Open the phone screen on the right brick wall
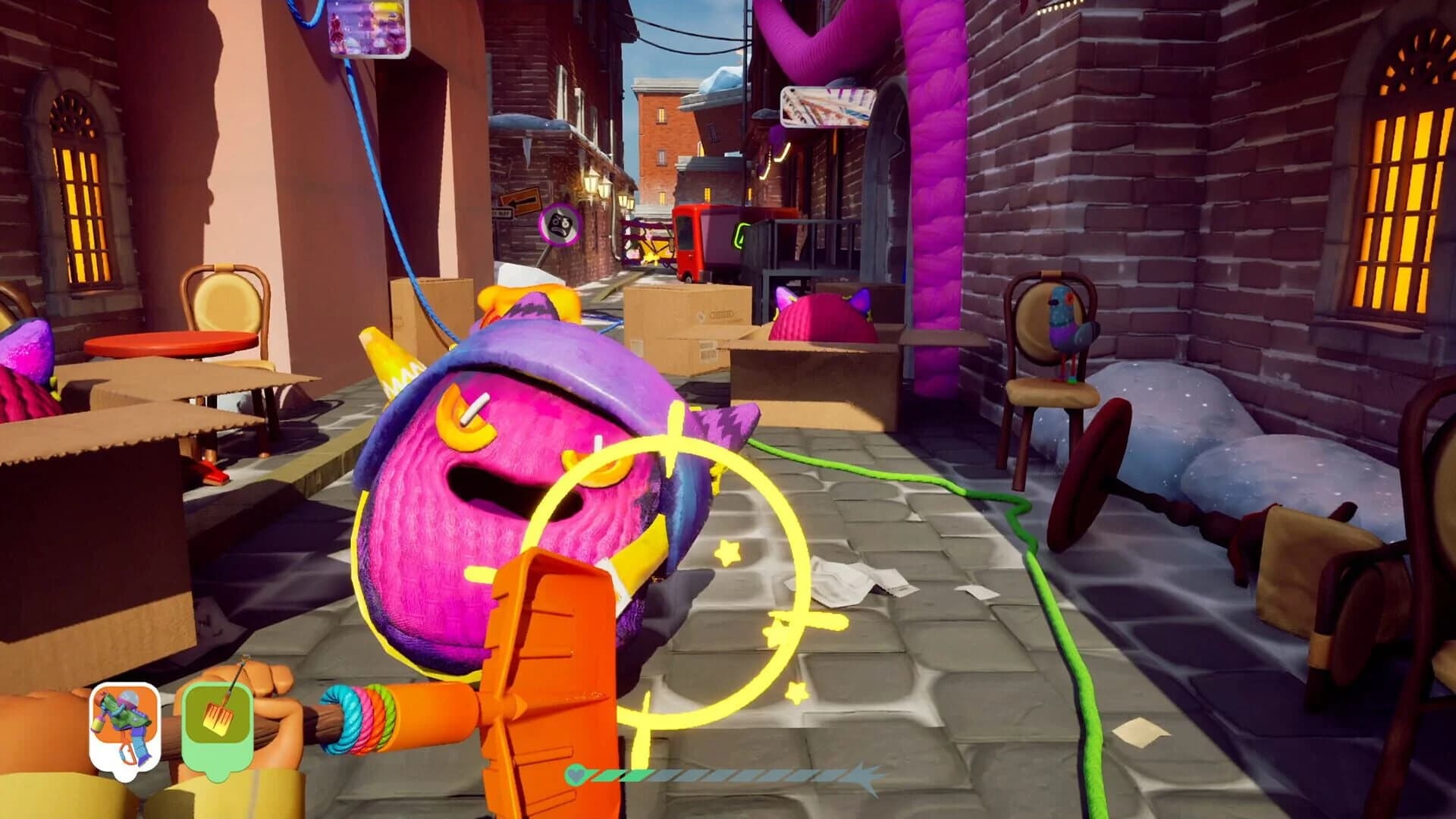 pos(827,106)
